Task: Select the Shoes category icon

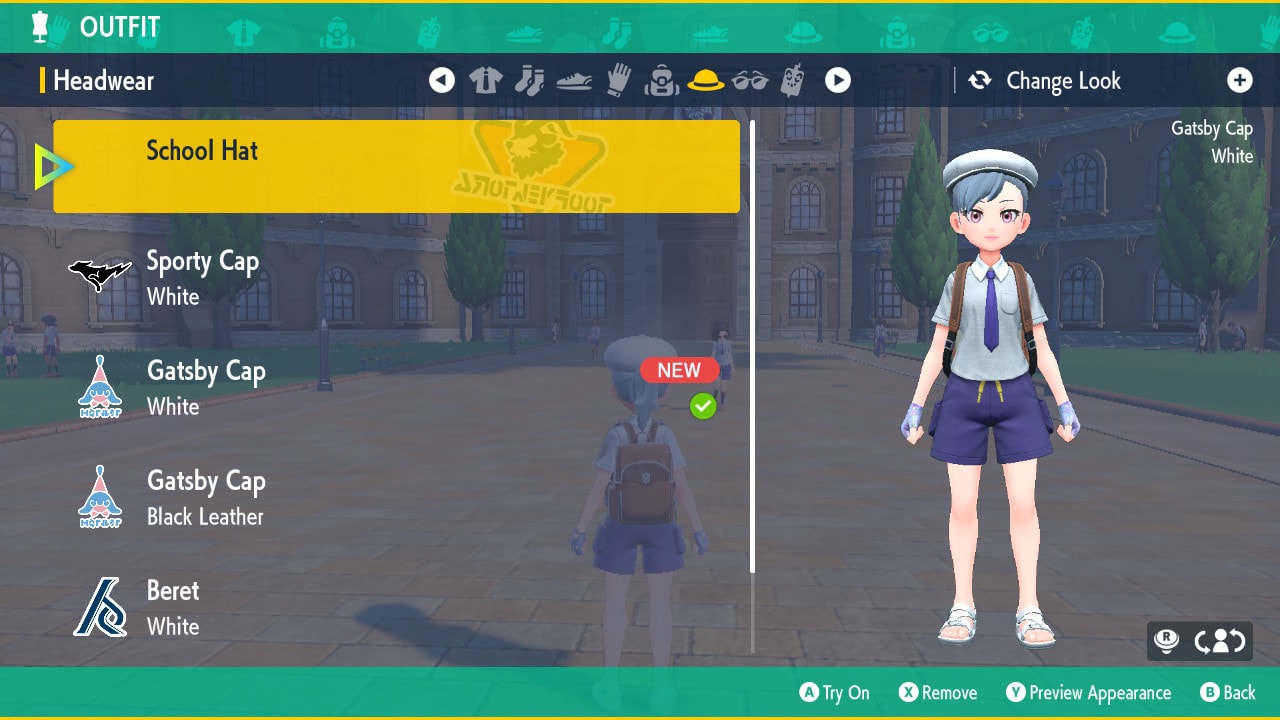Action: 573,80
